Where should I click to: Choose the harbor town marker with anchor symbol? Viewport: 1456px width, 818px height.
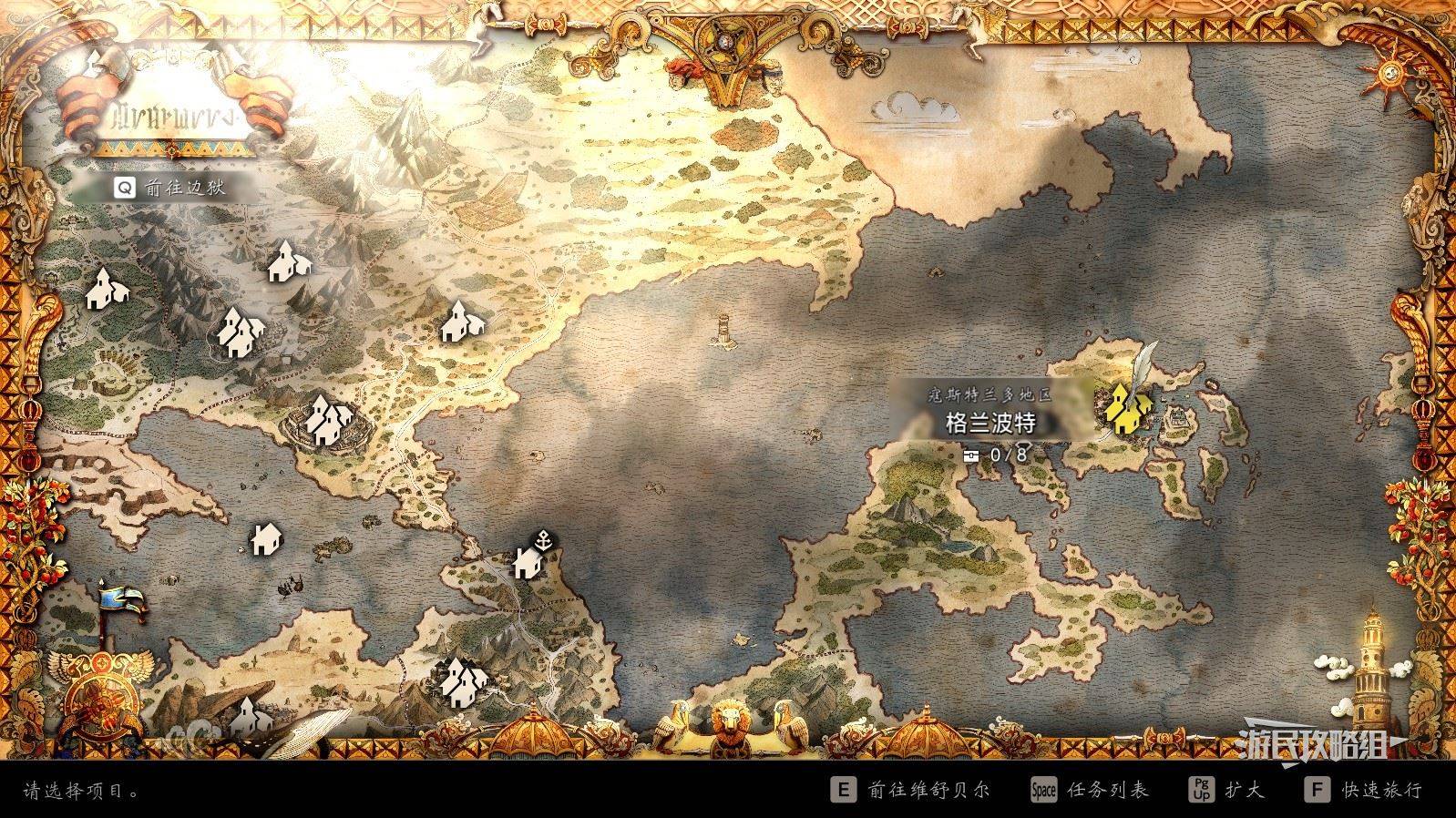pos(528,560)
